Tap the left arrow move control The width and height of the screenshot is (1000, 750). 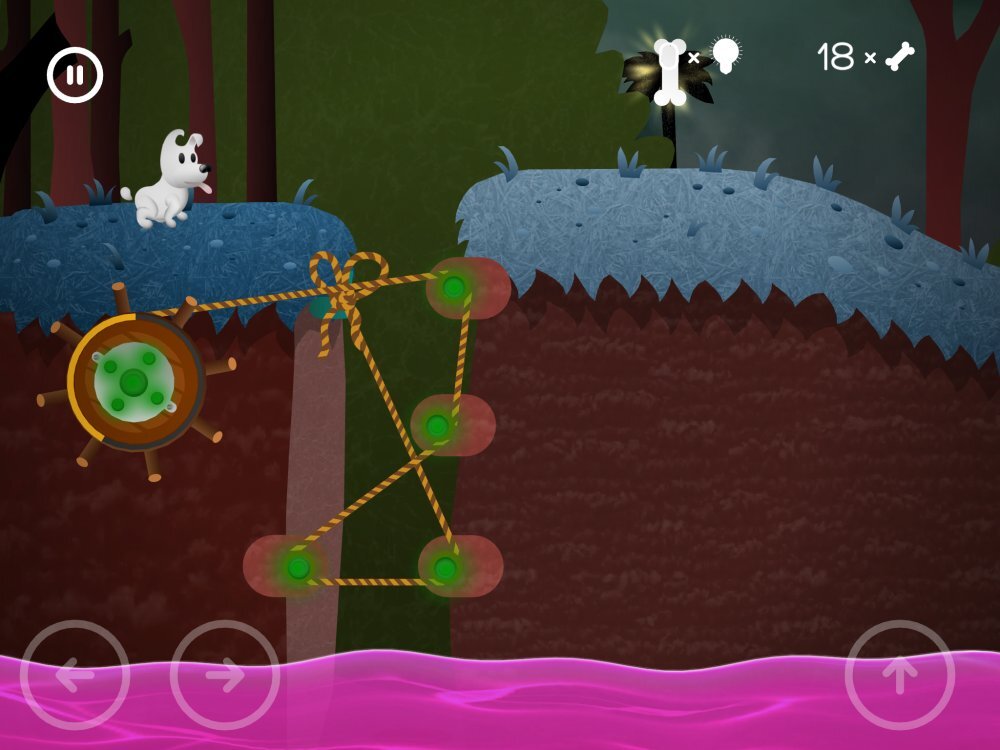75,675
